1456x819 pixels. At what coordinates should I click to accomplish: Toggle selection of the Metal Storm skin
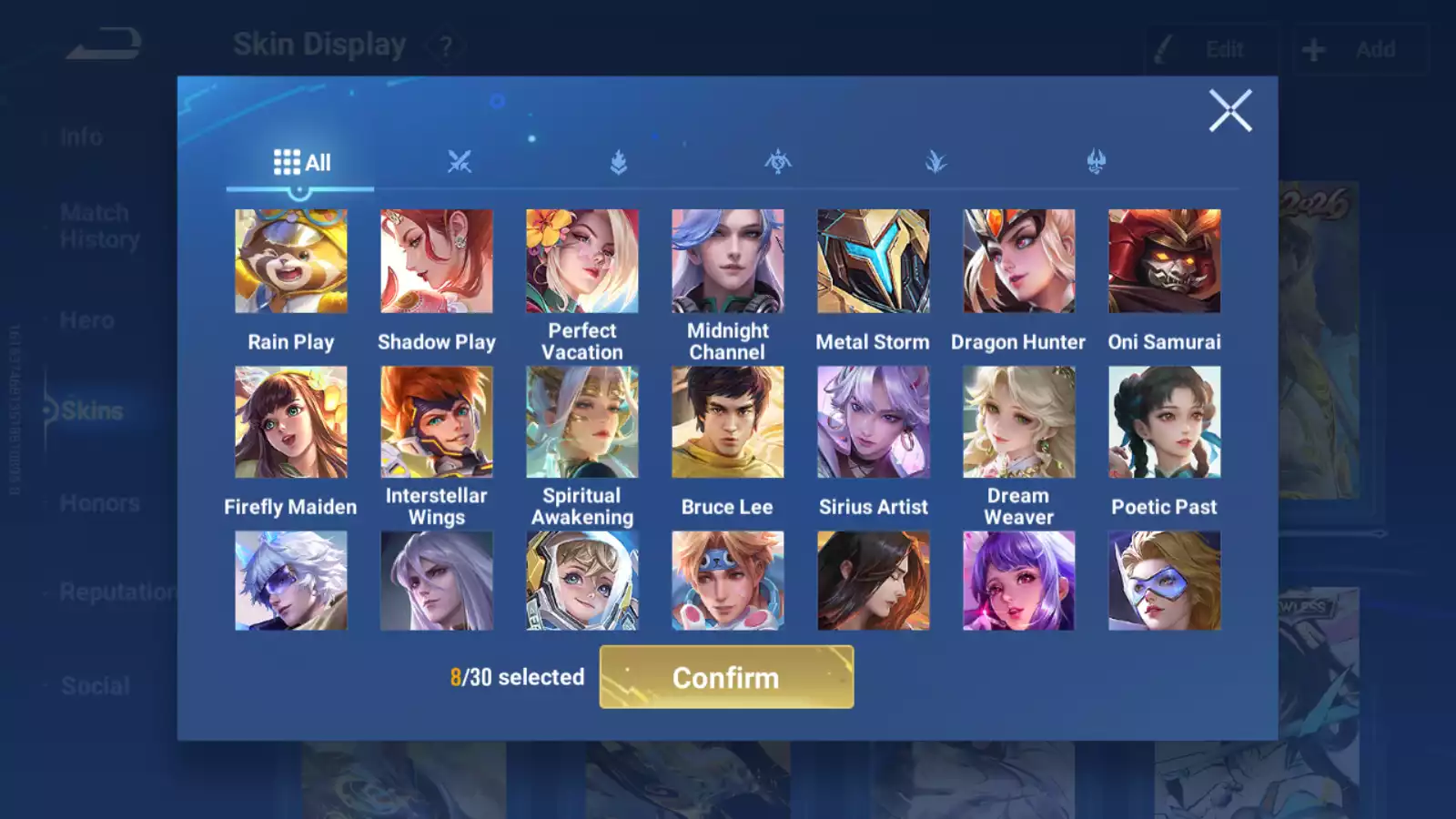tap(872, 260)
